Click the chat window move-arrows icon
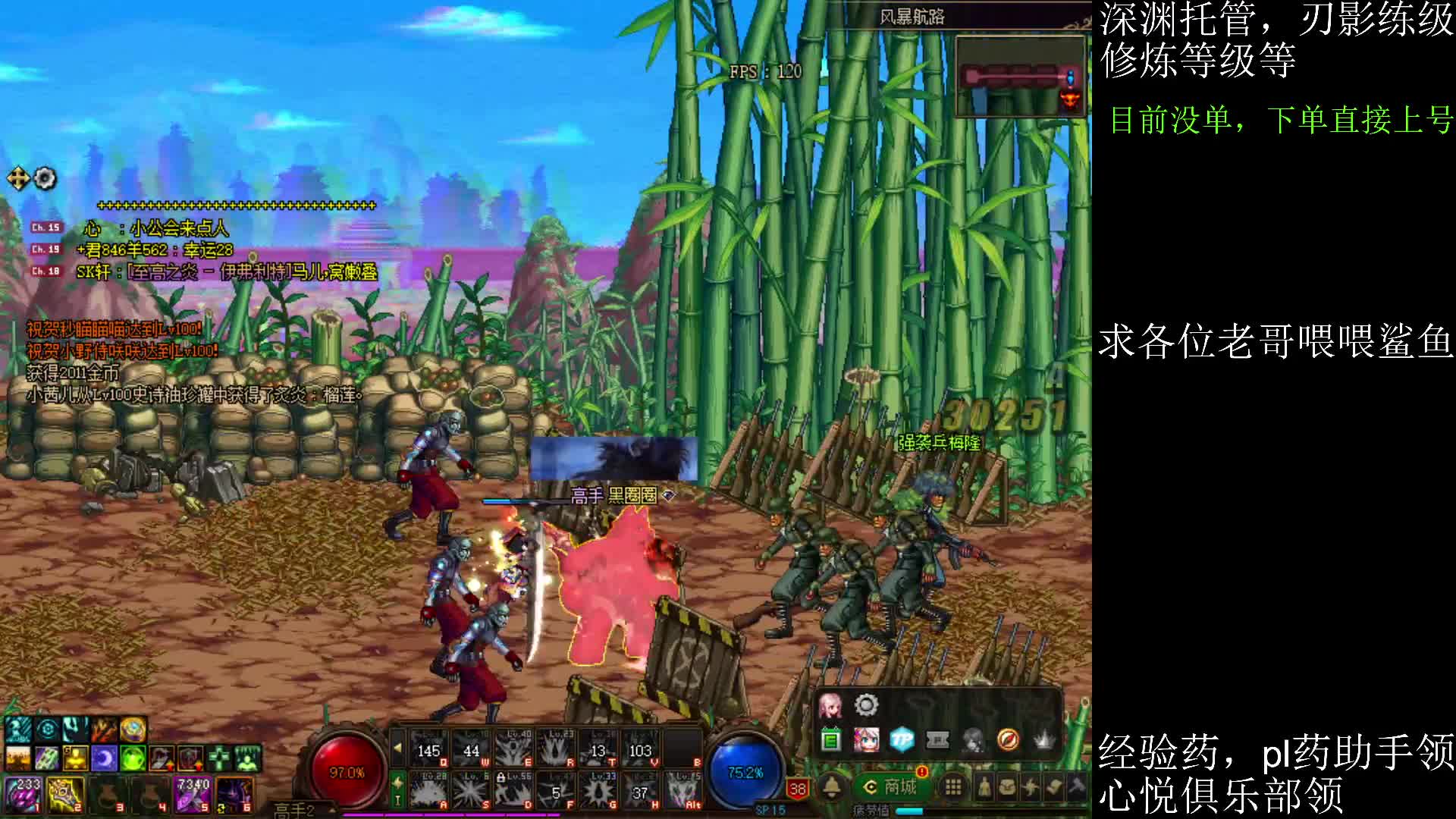The height and width of the screenshot is (819, 1456). coord(17,178)
